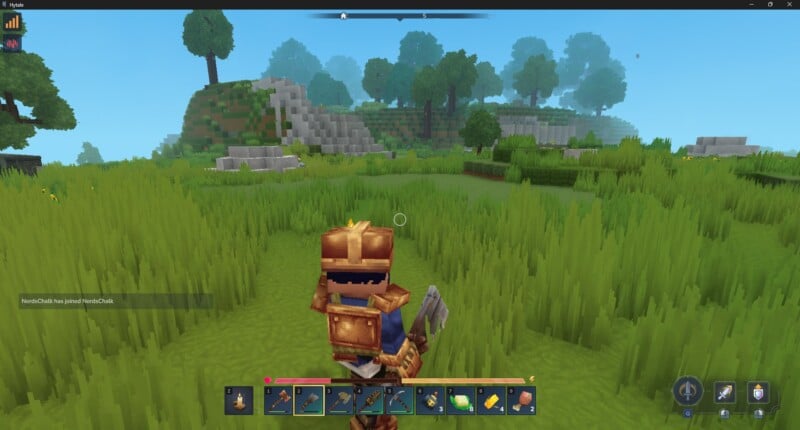This screenshot has height=430, width=800.
Task: Select the cooked meat drumstick slot
Action: click(521, 401)
